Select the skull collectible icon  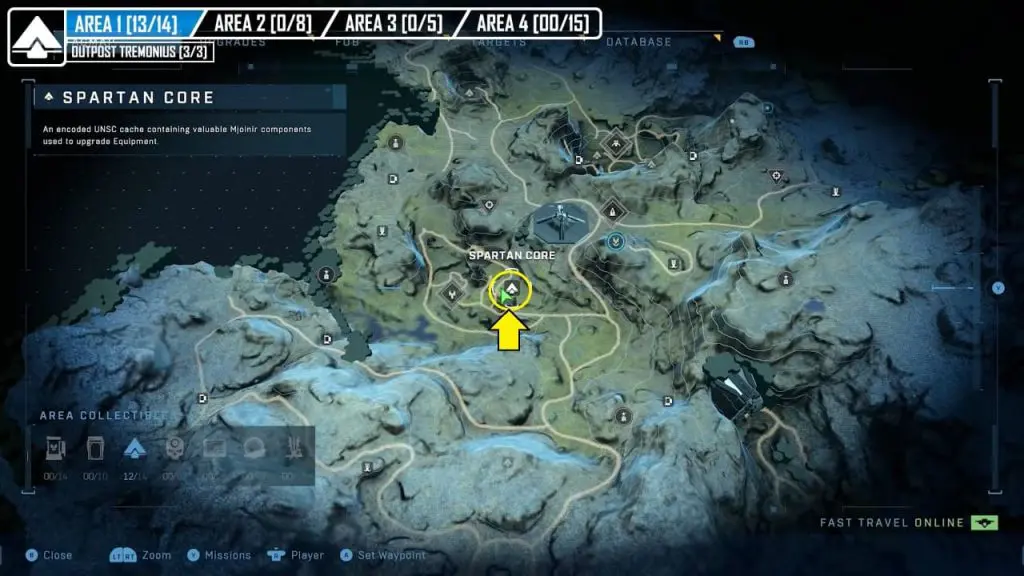point(175,449)
